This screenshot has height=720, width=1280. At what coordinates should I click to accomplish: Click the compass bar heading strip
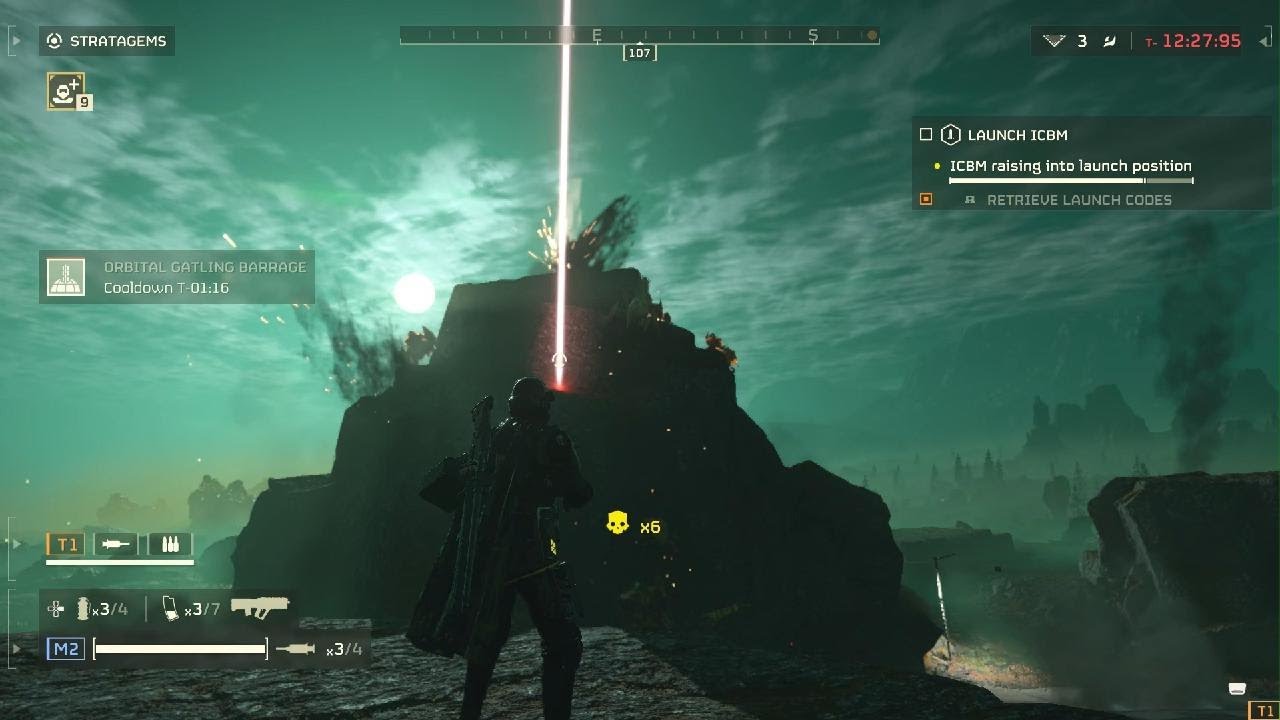tap(639, 36)
